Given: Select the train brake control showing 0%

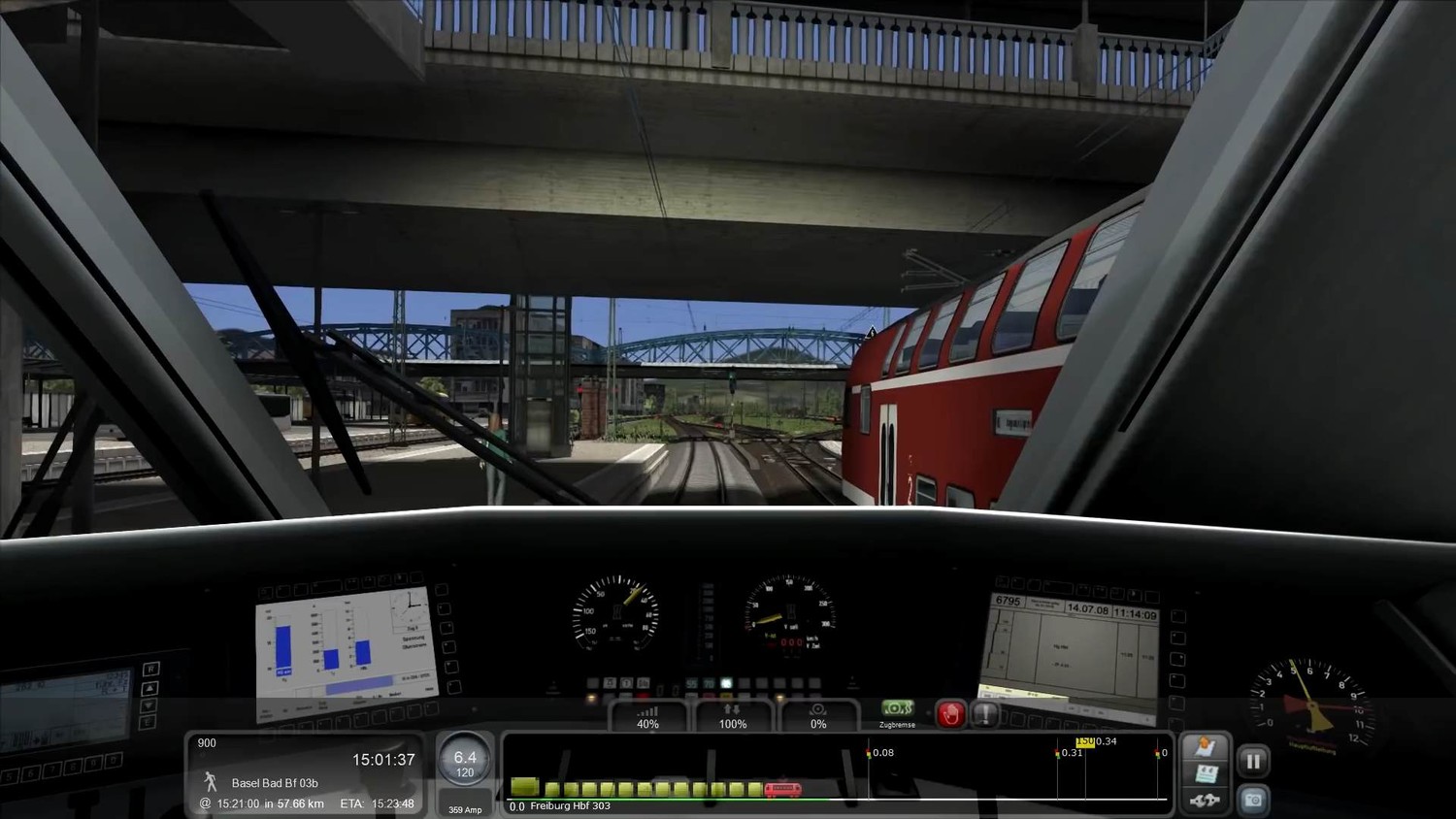Looking at the screenshot, I should tap(818, 716).
